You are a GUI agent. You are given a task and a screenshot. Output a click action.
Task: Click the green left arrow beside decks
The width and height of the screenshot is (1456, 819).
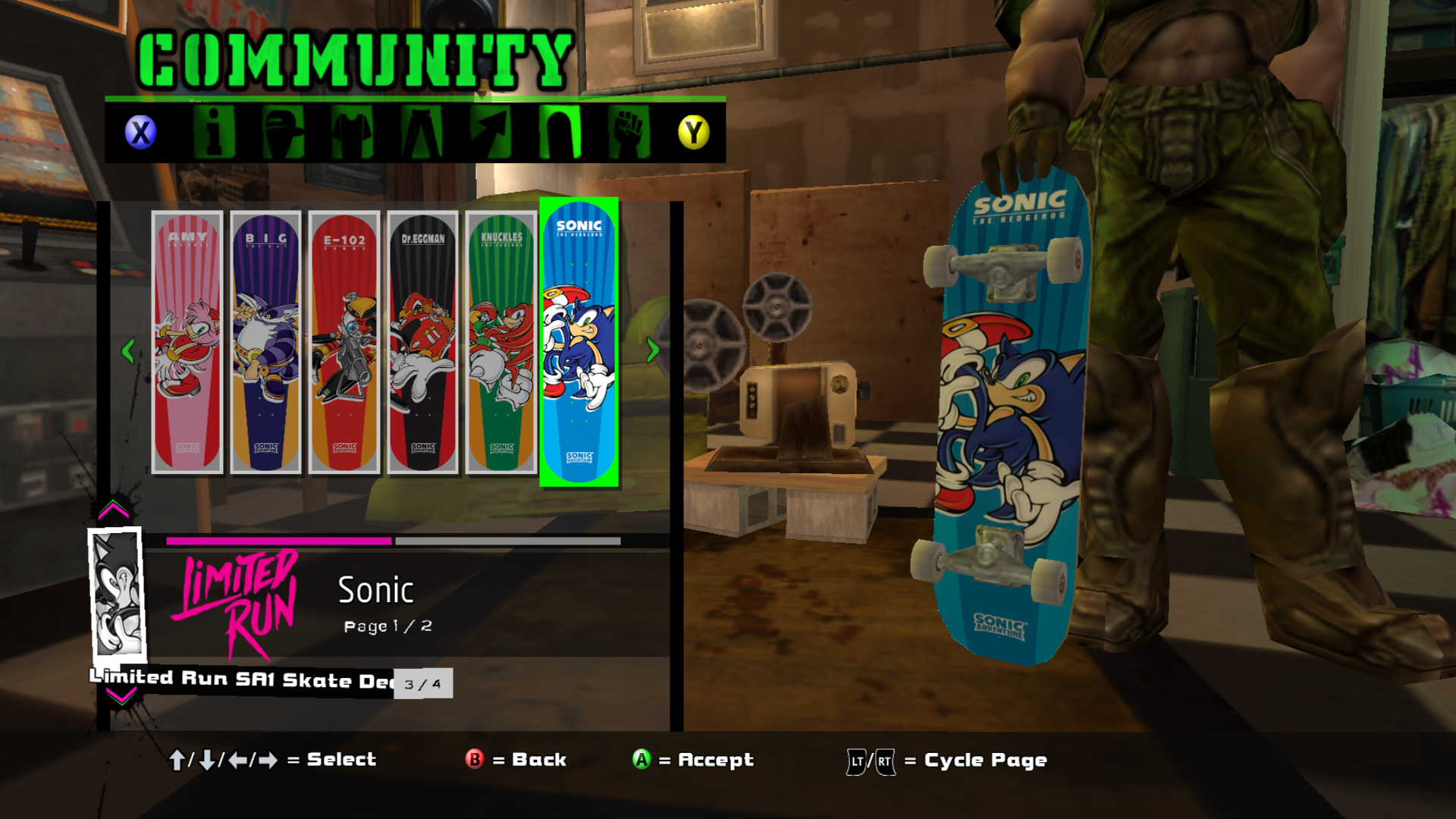tap(128, 350)
